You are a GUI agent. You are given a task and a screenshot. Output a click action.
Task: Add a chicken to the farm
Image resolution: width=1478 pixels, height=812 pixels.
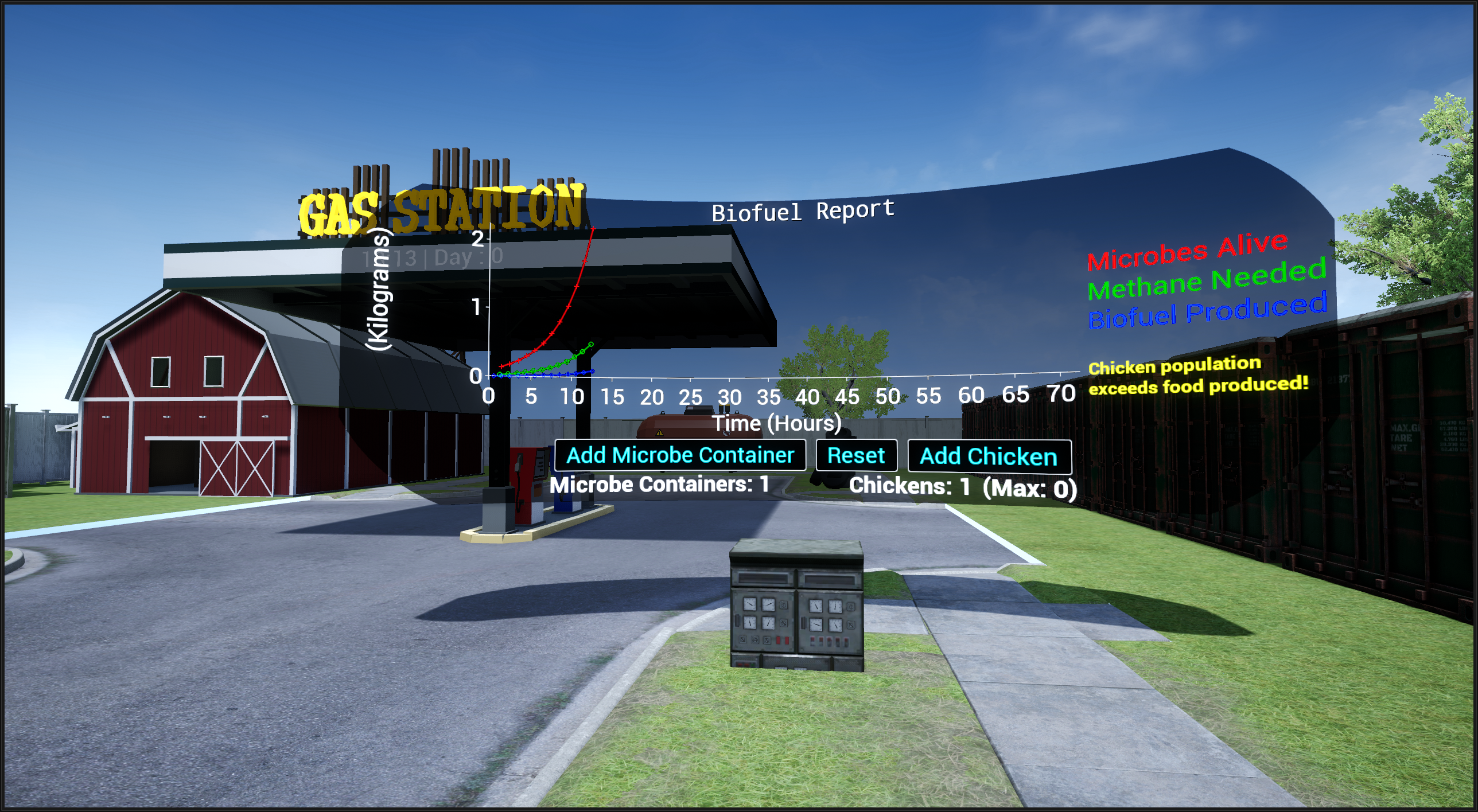[989, 456]
